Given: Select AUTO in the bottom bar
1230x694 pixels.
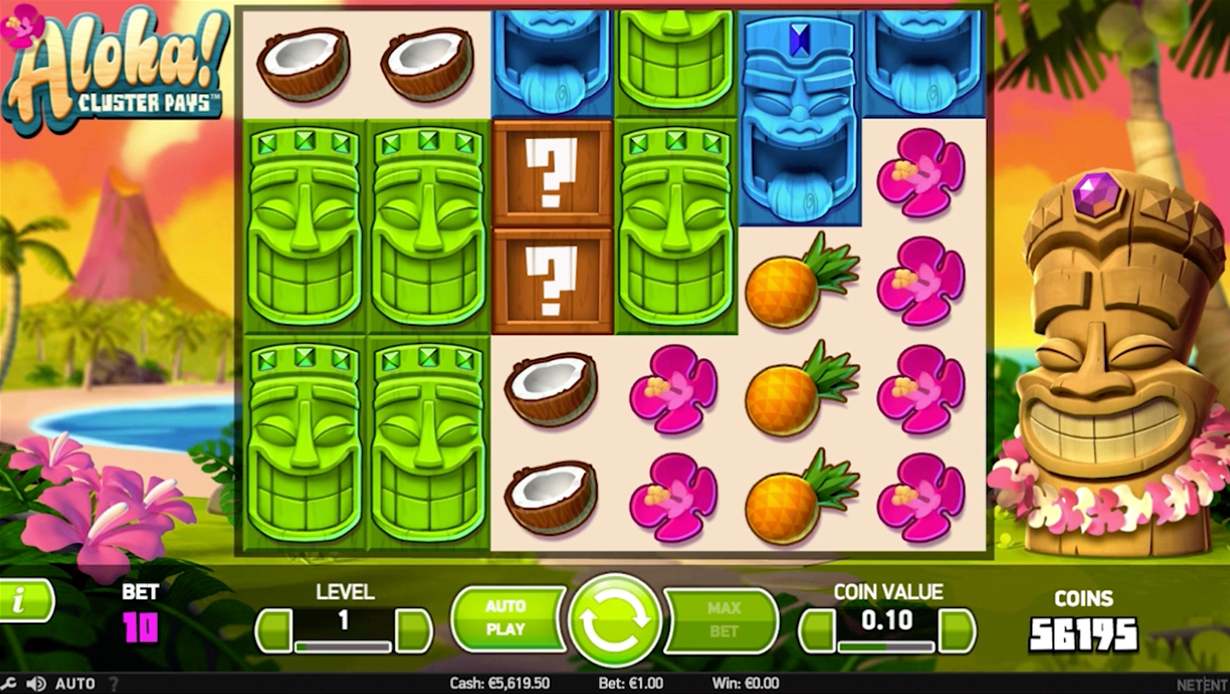Looking at the screenshot, I should coord(75,684).
